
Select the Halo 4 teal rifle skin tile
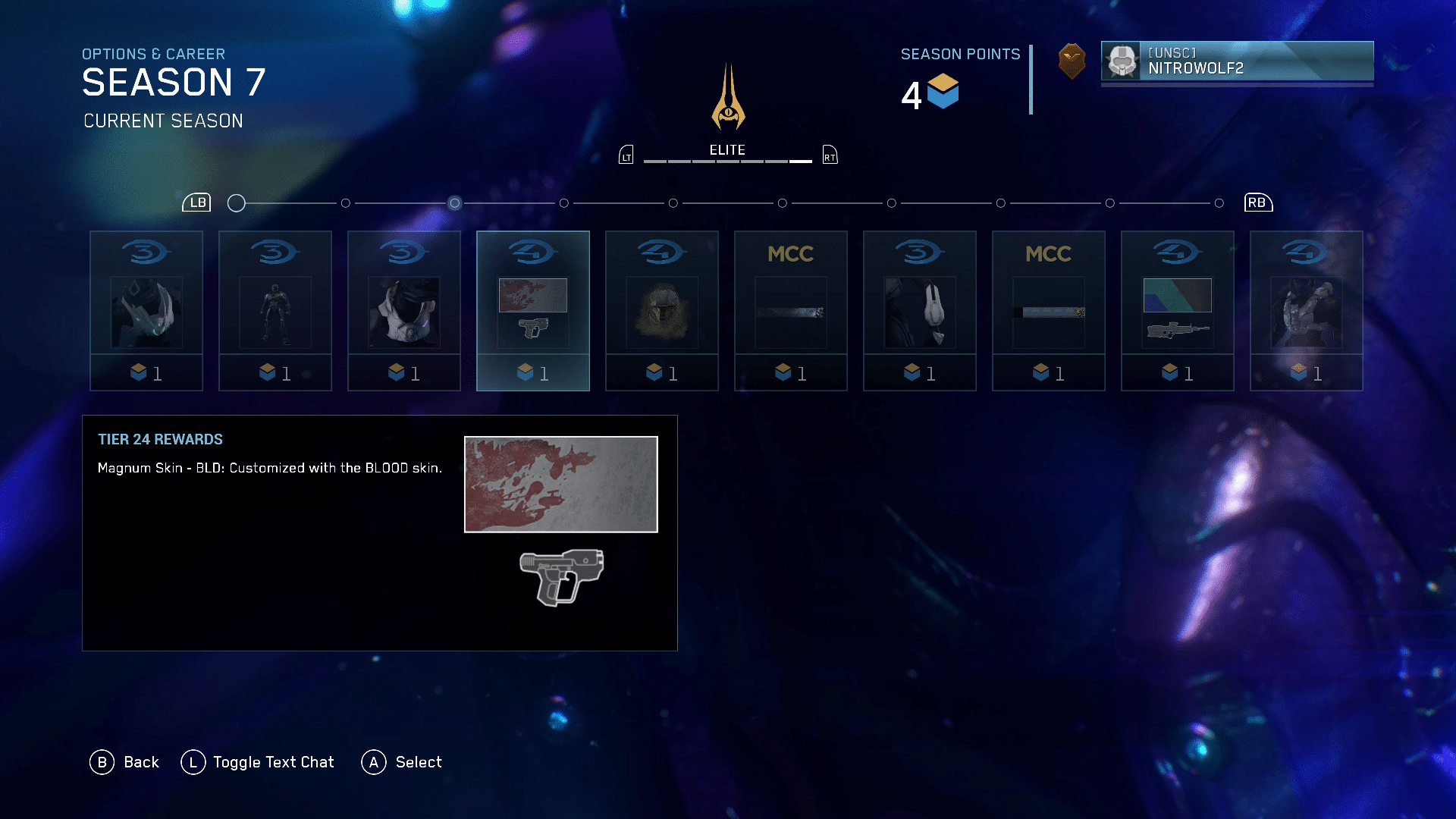tap(1178, 311)
